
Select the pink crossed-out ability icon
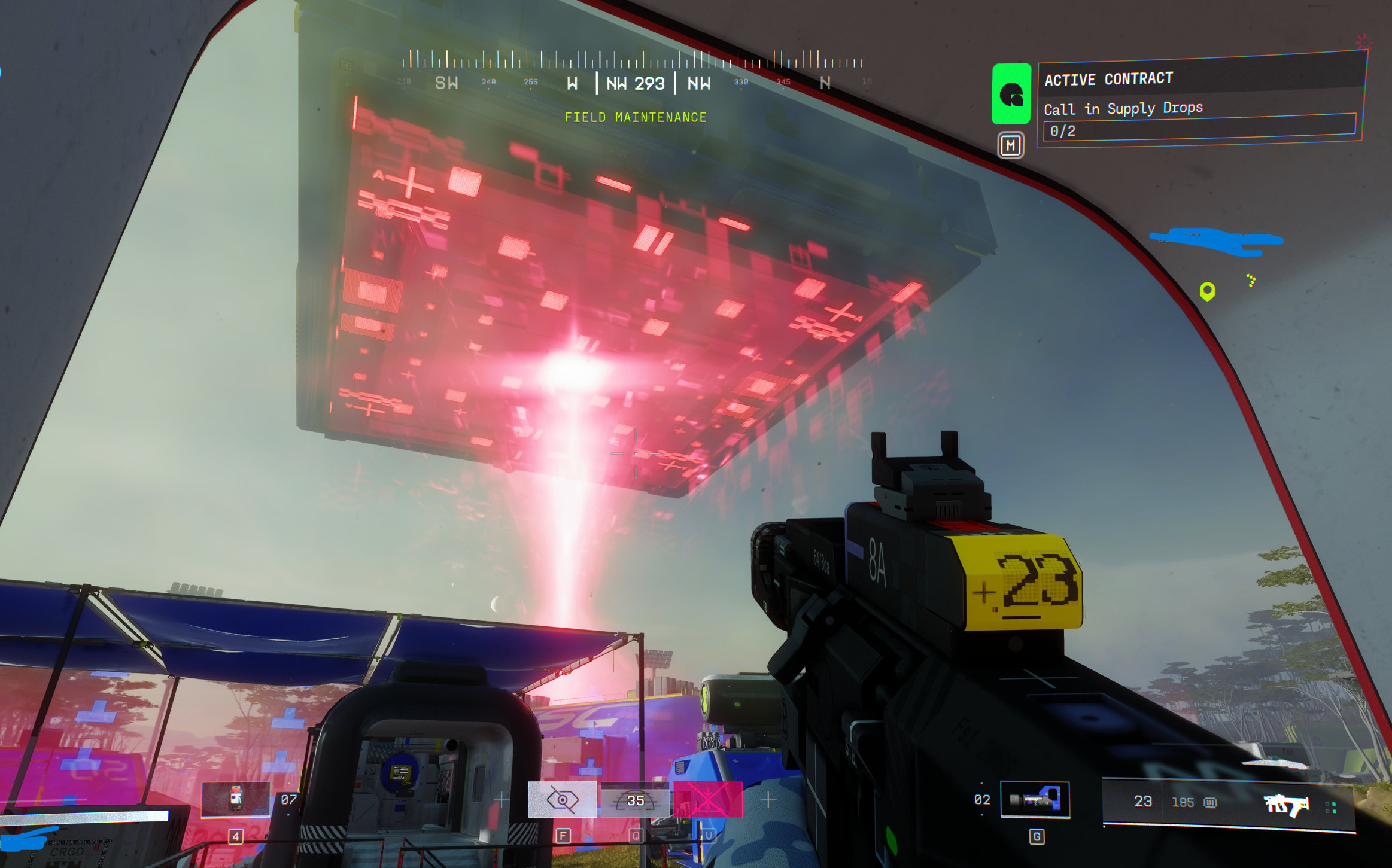pyautogui.click(x=708, y=800)
